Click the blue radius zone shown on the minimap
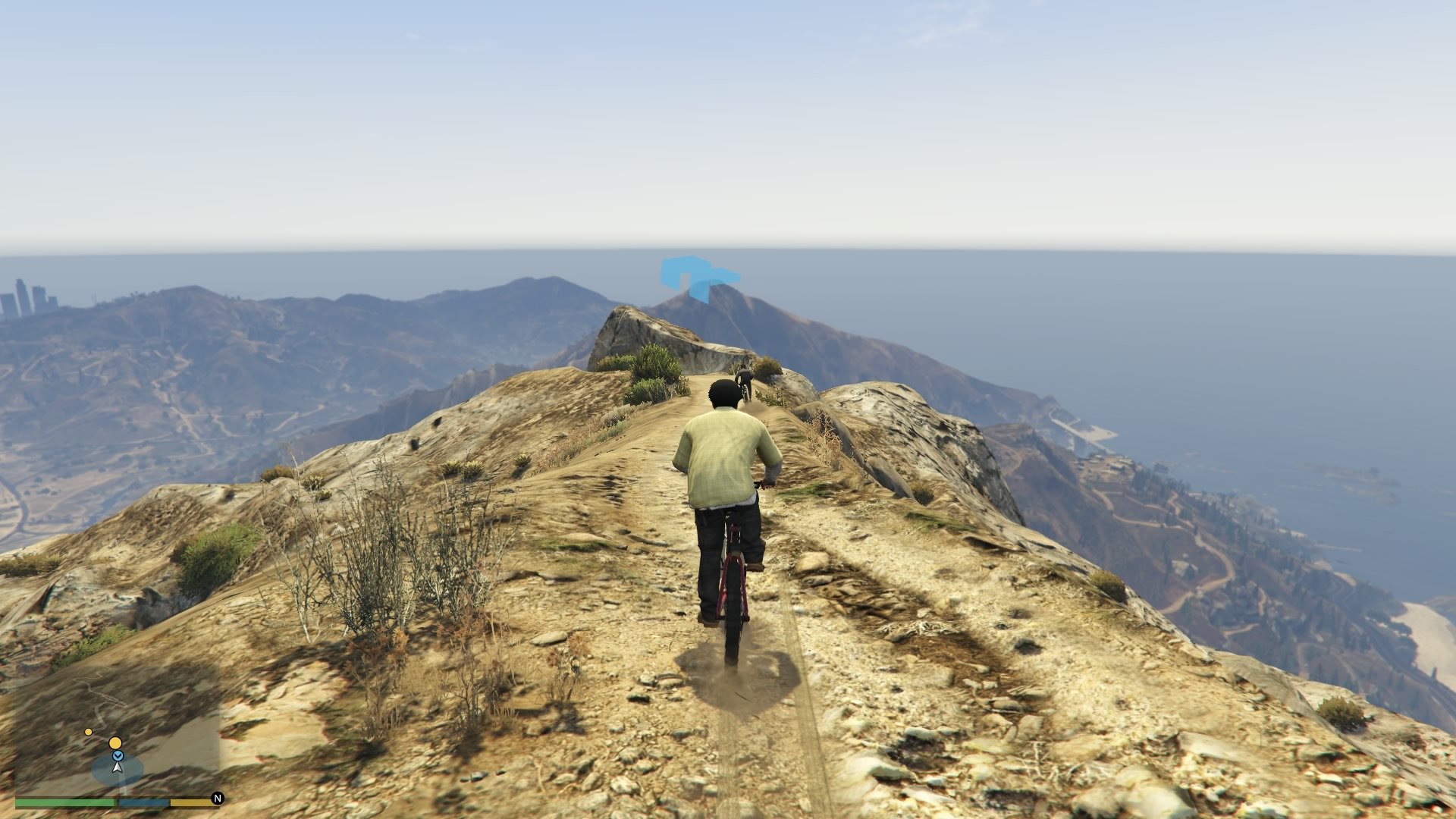 [102, 773]
